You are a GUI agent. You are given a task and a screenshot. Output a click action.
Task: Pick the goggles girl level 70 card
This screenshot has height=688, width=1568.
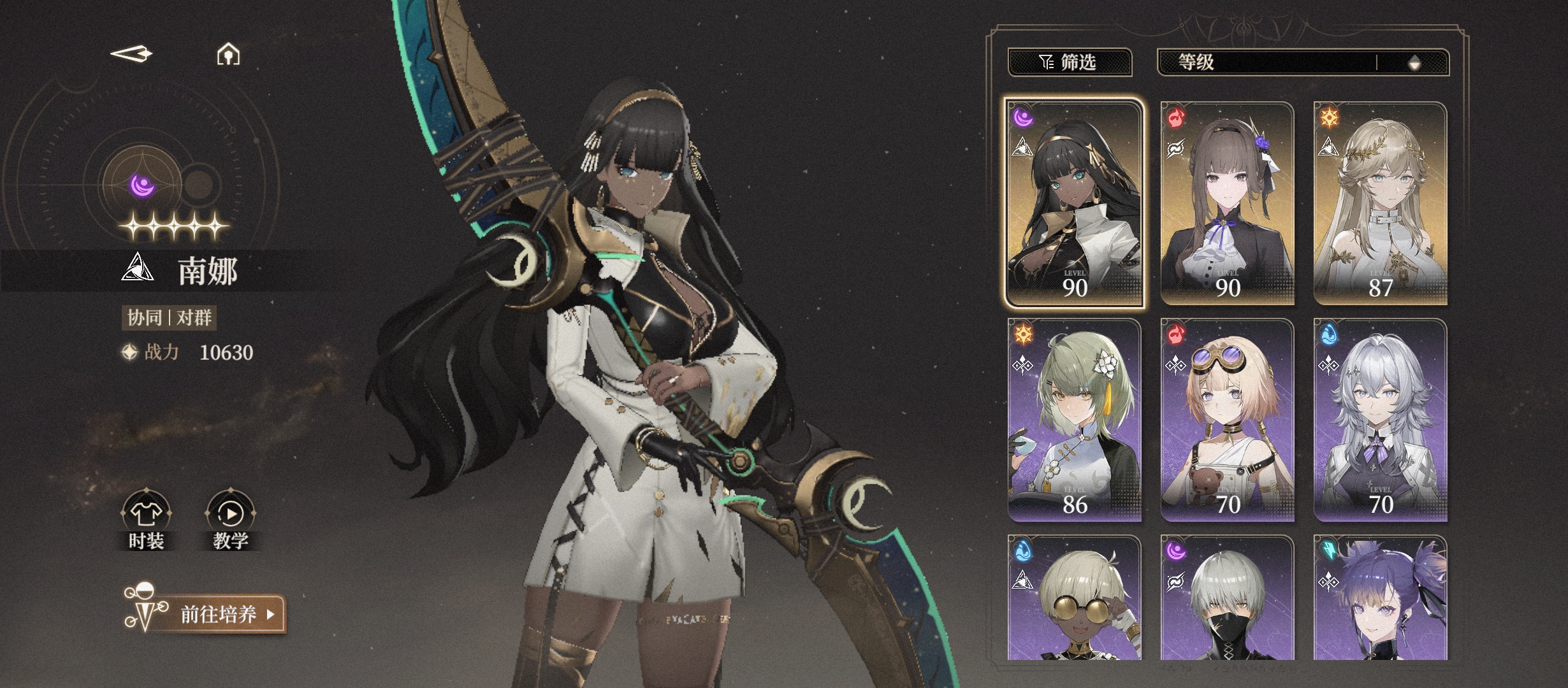coord(1227,419)
